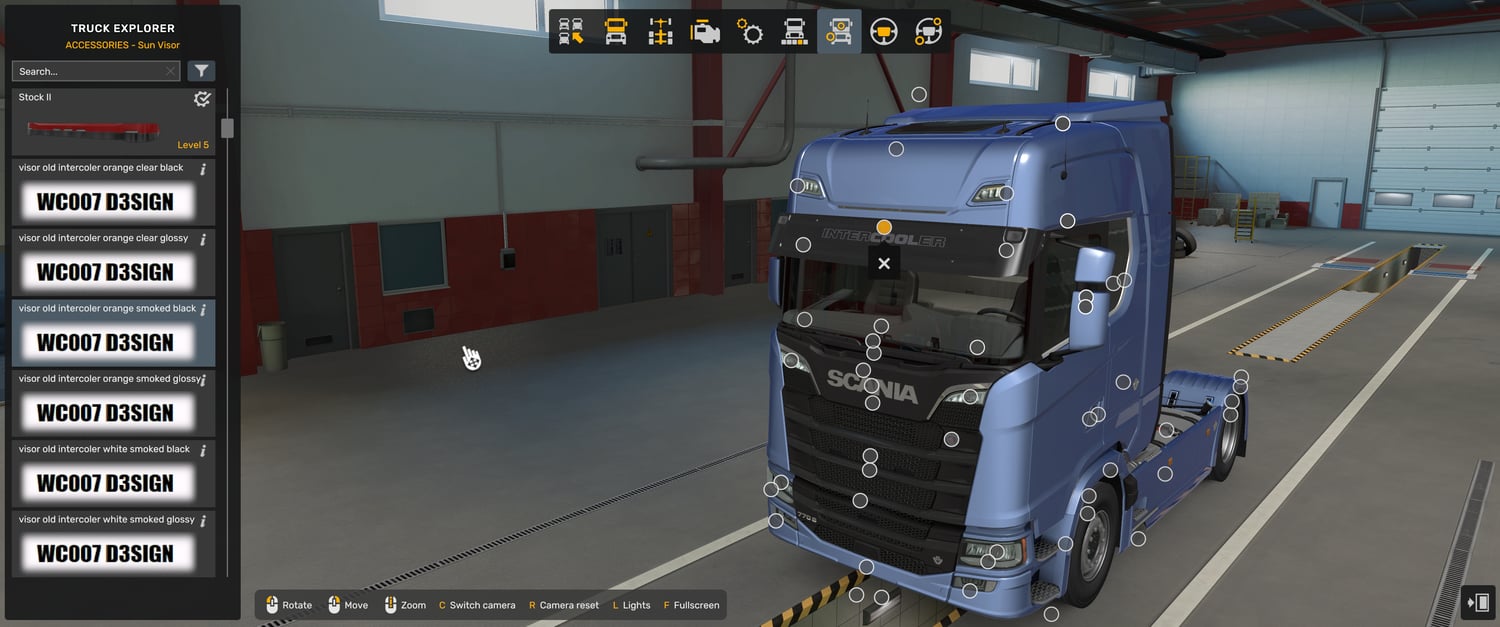
Task: Switch to the cabin category icon
Action: 616,32
